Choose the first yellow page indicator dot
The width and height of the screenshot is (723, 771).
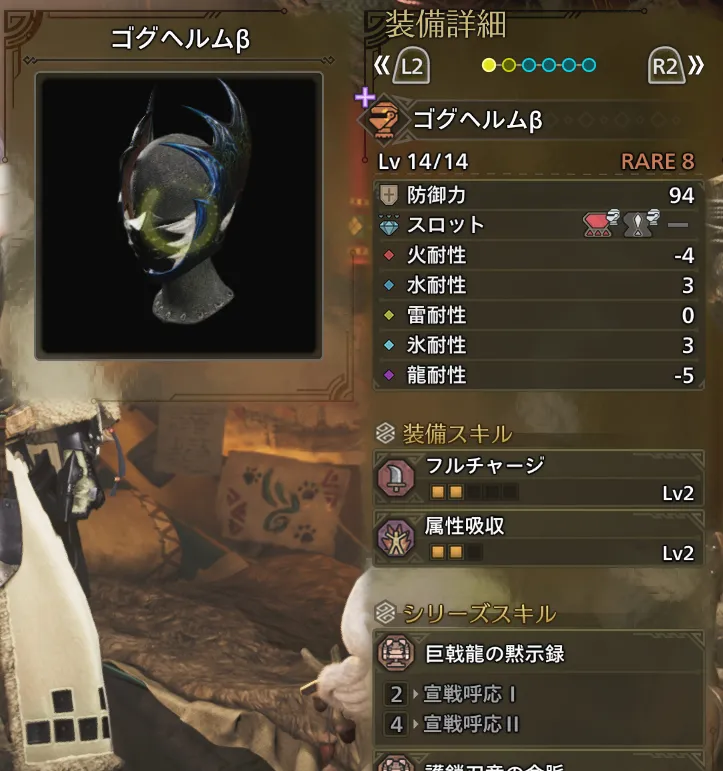click(489, 66)
